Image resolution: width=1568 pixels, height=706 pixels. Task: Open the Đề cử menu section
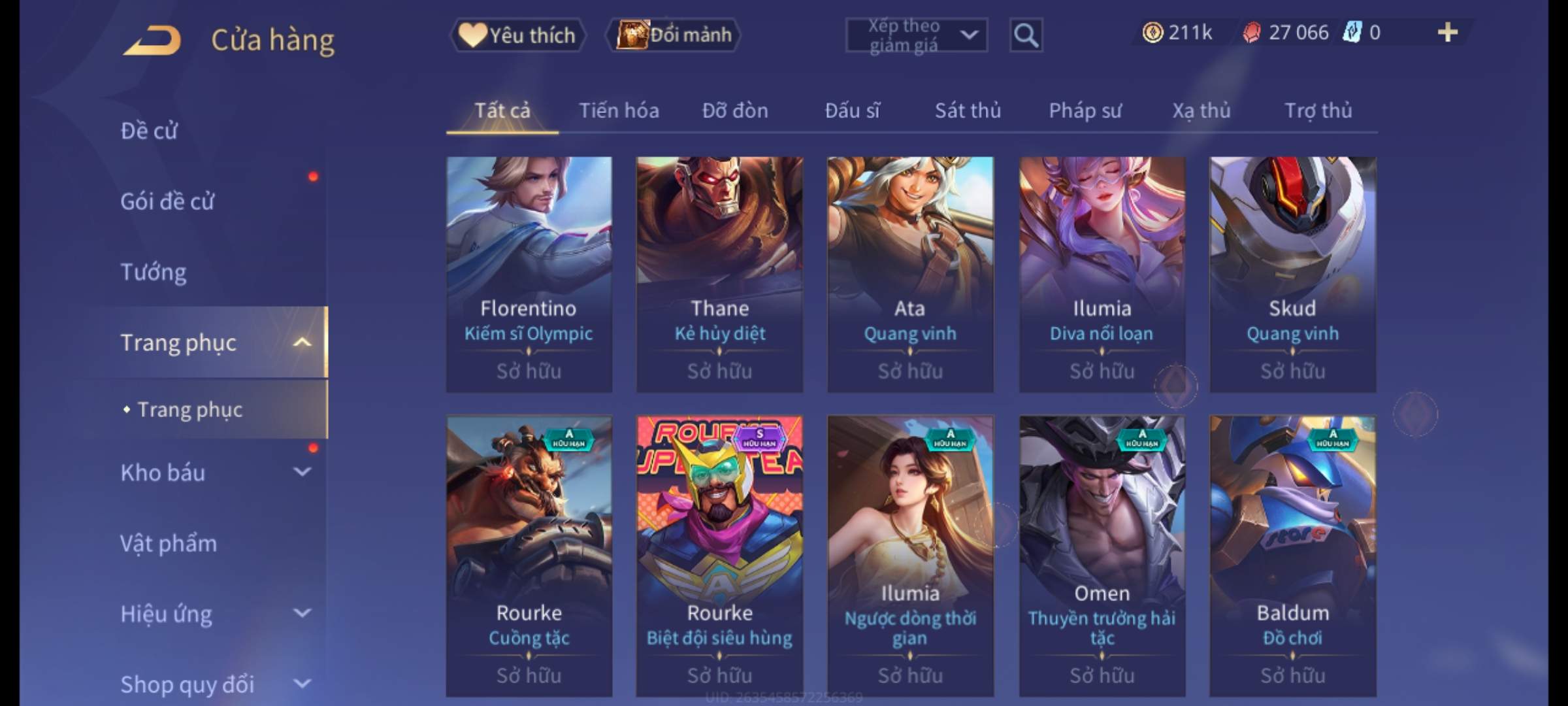point(149,131)
